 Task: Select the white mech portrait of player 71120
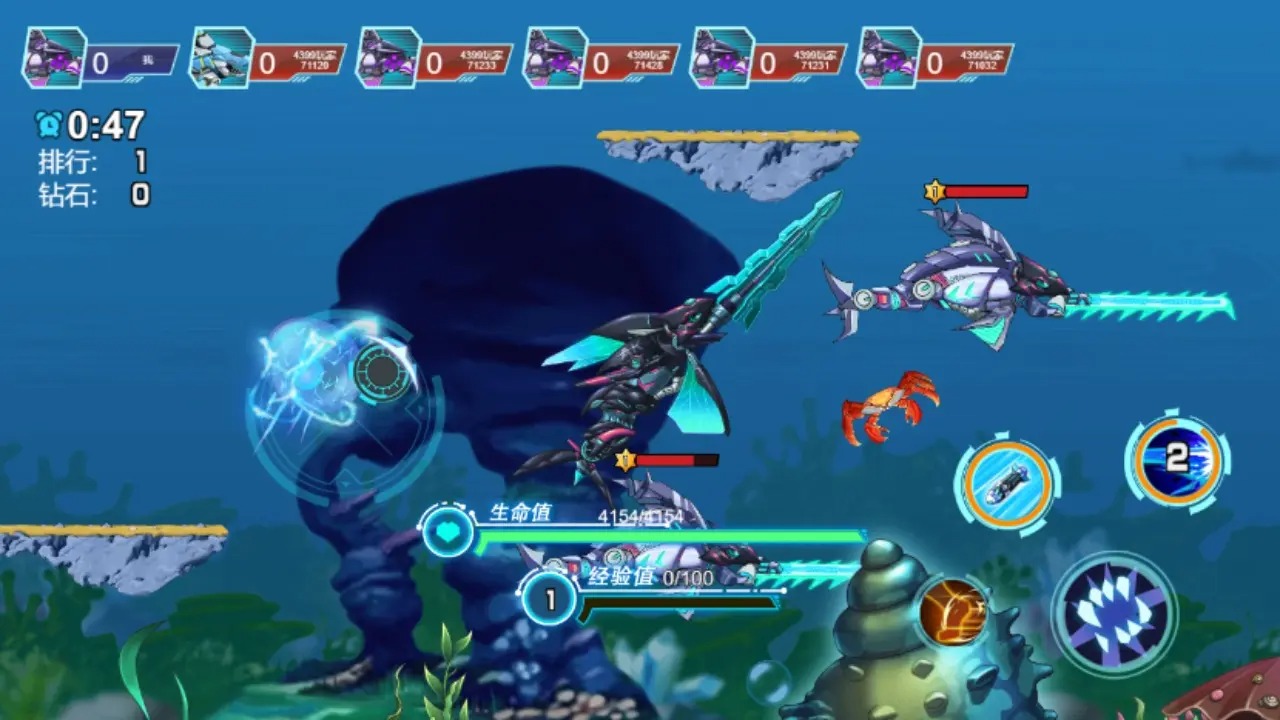(x=222, y=59)
